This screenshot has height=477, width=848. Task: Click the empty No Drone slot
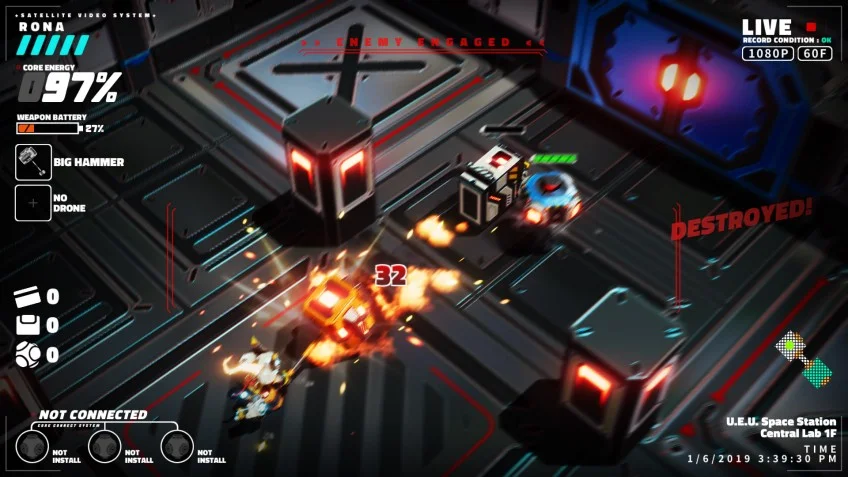pos(33,203)
